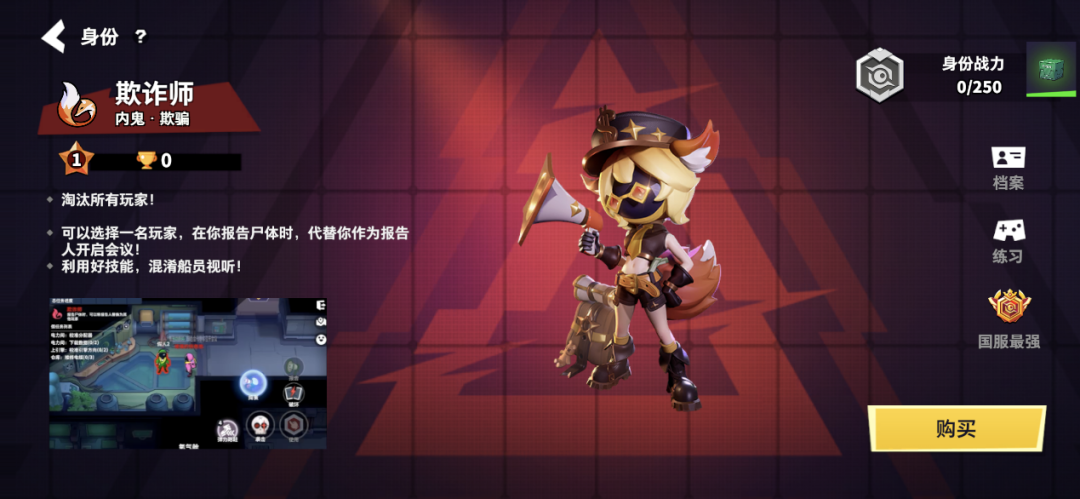Go back using the arrow button
1080x499 pixels.
click(53, 37)
